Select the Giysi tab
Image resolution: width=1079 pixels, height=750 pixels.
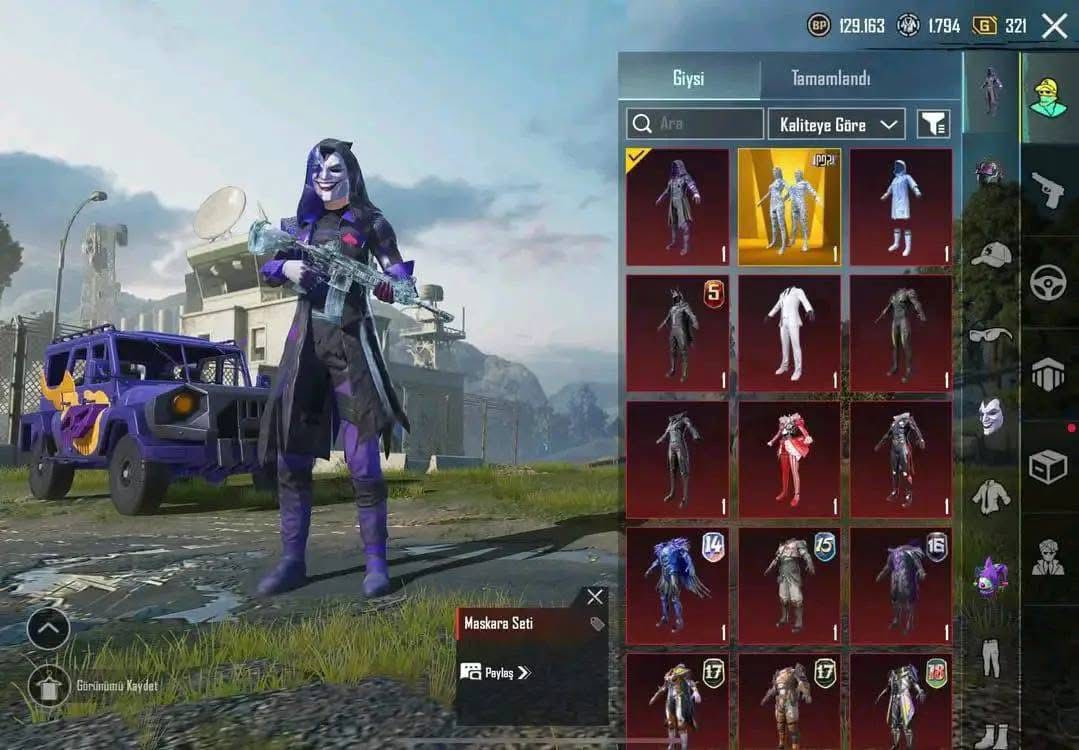point(690,78)
